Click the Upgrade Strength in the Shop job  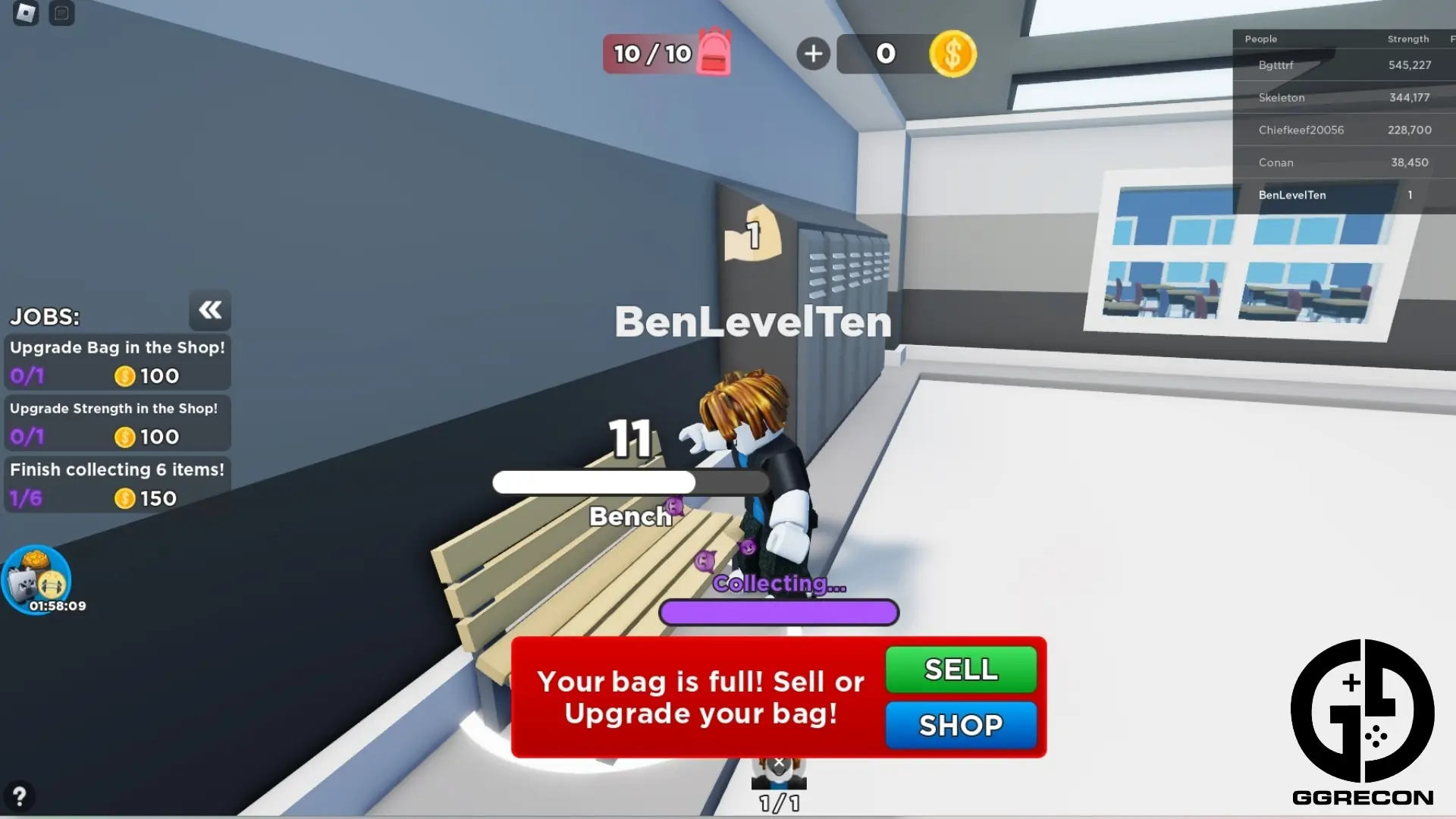118,422
